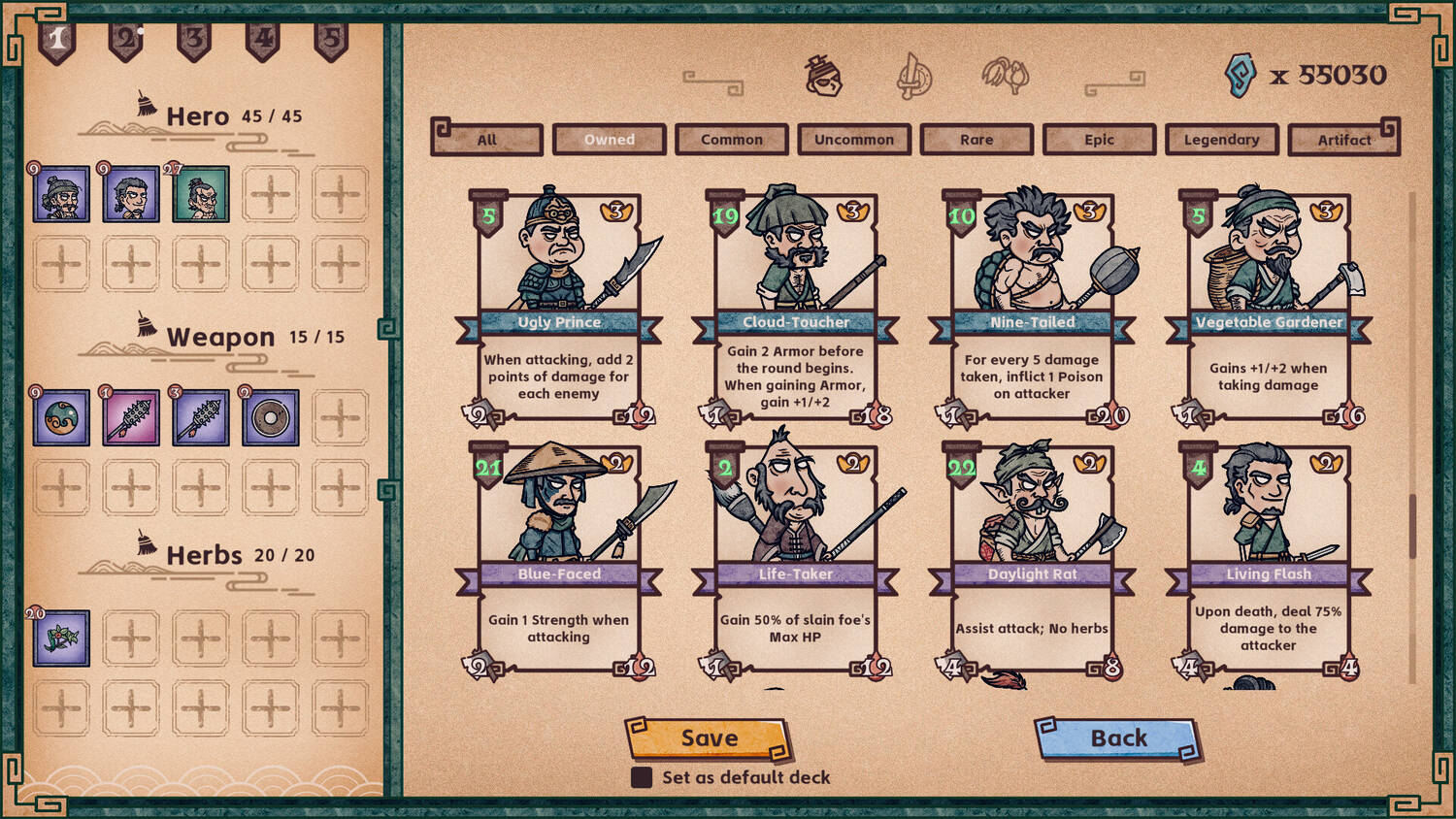1456x819 pixels.
Task: Go back with the Back button
Action: click(1118, 738)
